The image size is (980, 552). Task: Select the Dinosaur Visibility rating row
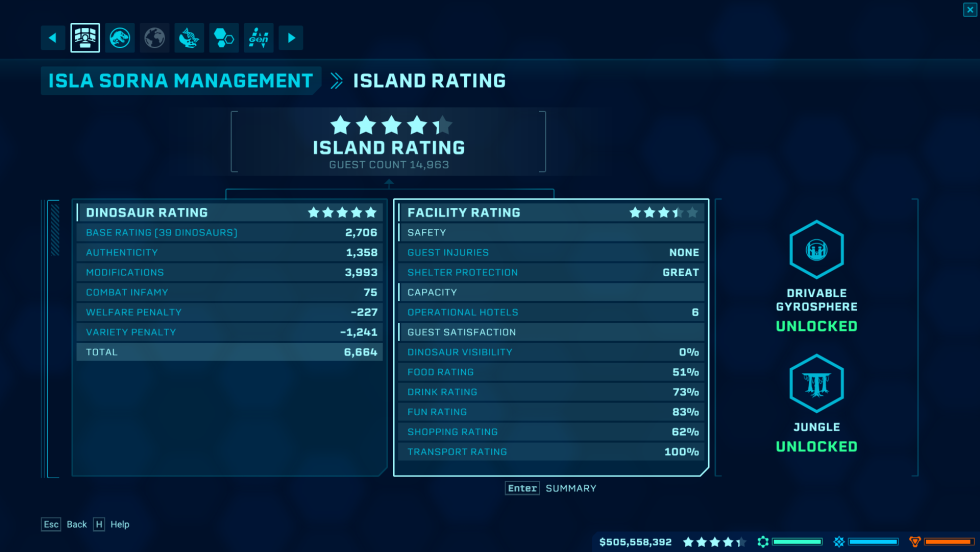pyautogui.click(x=551, y=352)
